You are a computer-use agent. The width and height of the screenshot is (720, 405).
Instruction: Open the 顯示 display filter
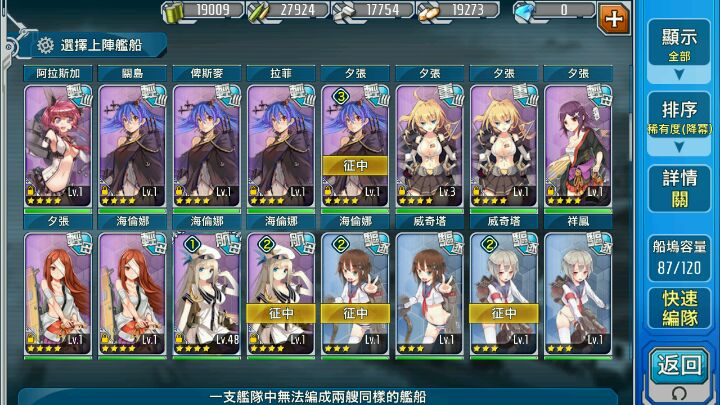(679, 44)
